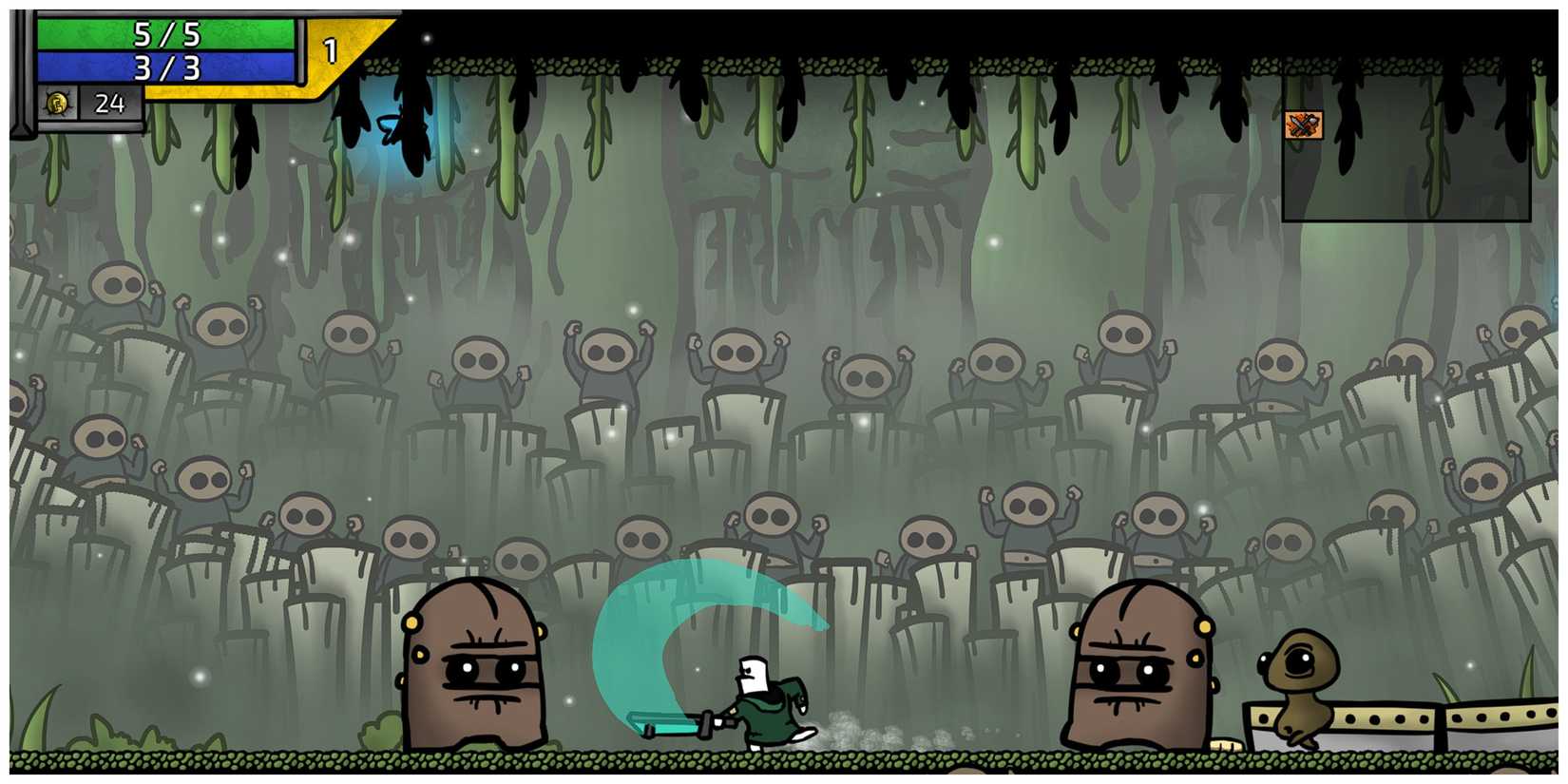
Task: Click the yellow chunk beside the tub
Action: coord(1226,743)
